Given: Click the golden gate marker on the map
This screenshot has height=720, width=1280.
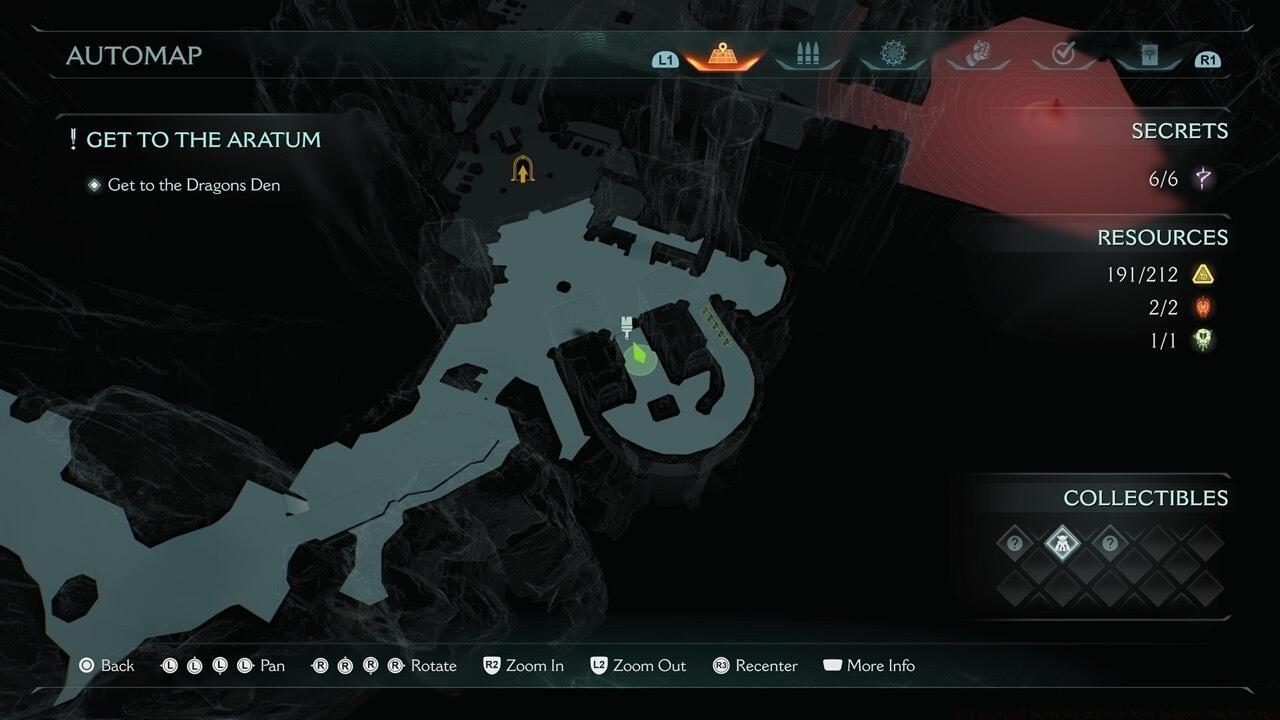Looking at the screenshot, I should (521, 170).
